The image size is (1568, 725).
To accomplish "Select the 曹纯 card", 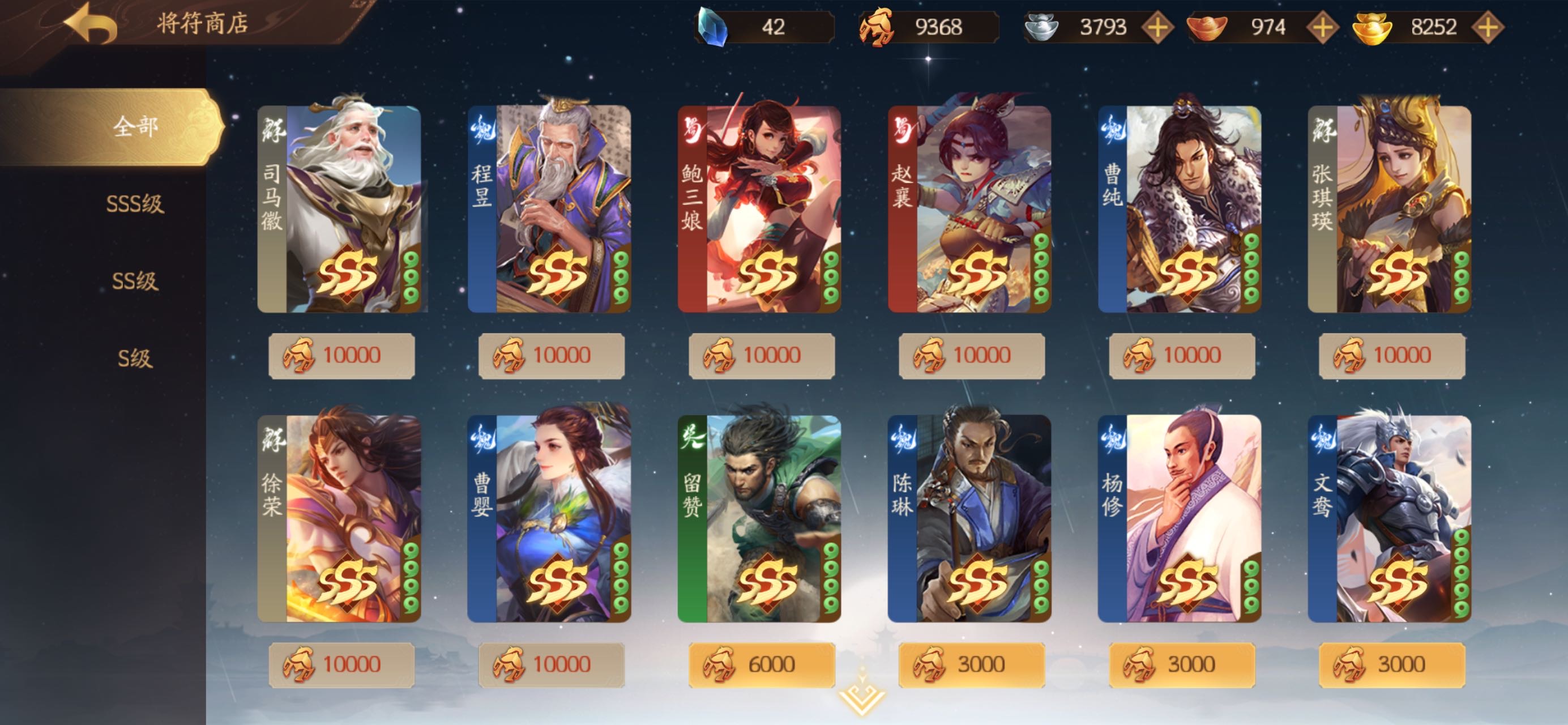I will tap(1180, 209).
